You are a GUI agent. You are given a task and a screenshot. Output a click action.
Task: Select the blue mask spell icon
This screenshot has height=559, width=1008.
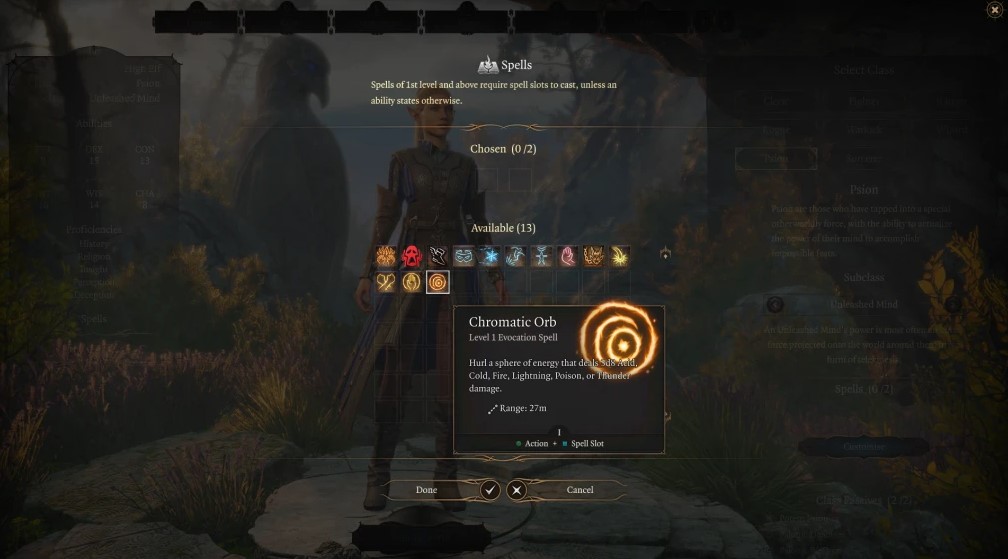(x=464, y=257)
